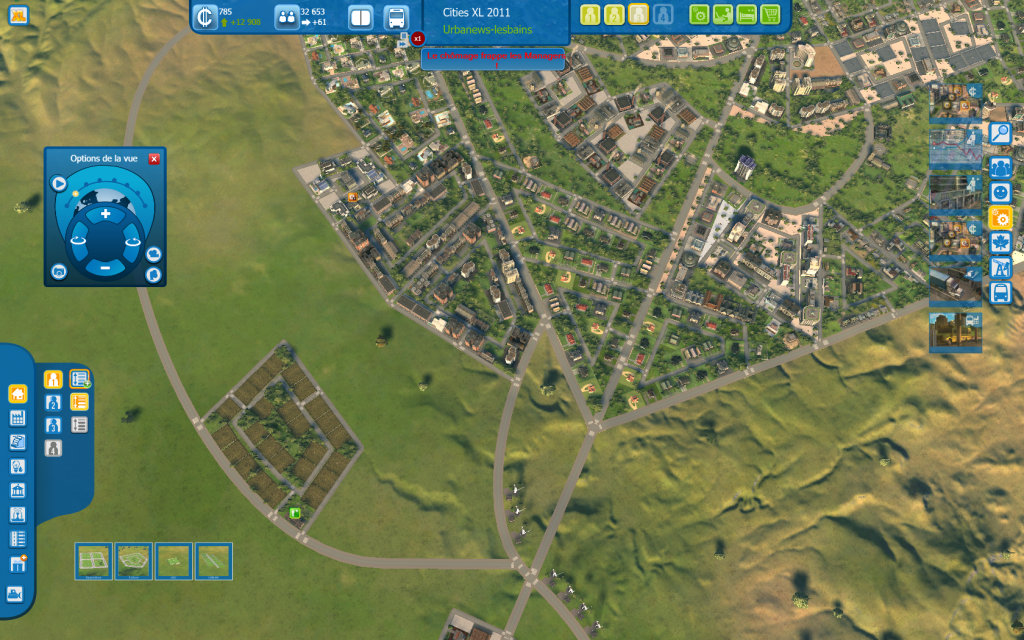Open the population citizens icon

(x=286, y=17)
